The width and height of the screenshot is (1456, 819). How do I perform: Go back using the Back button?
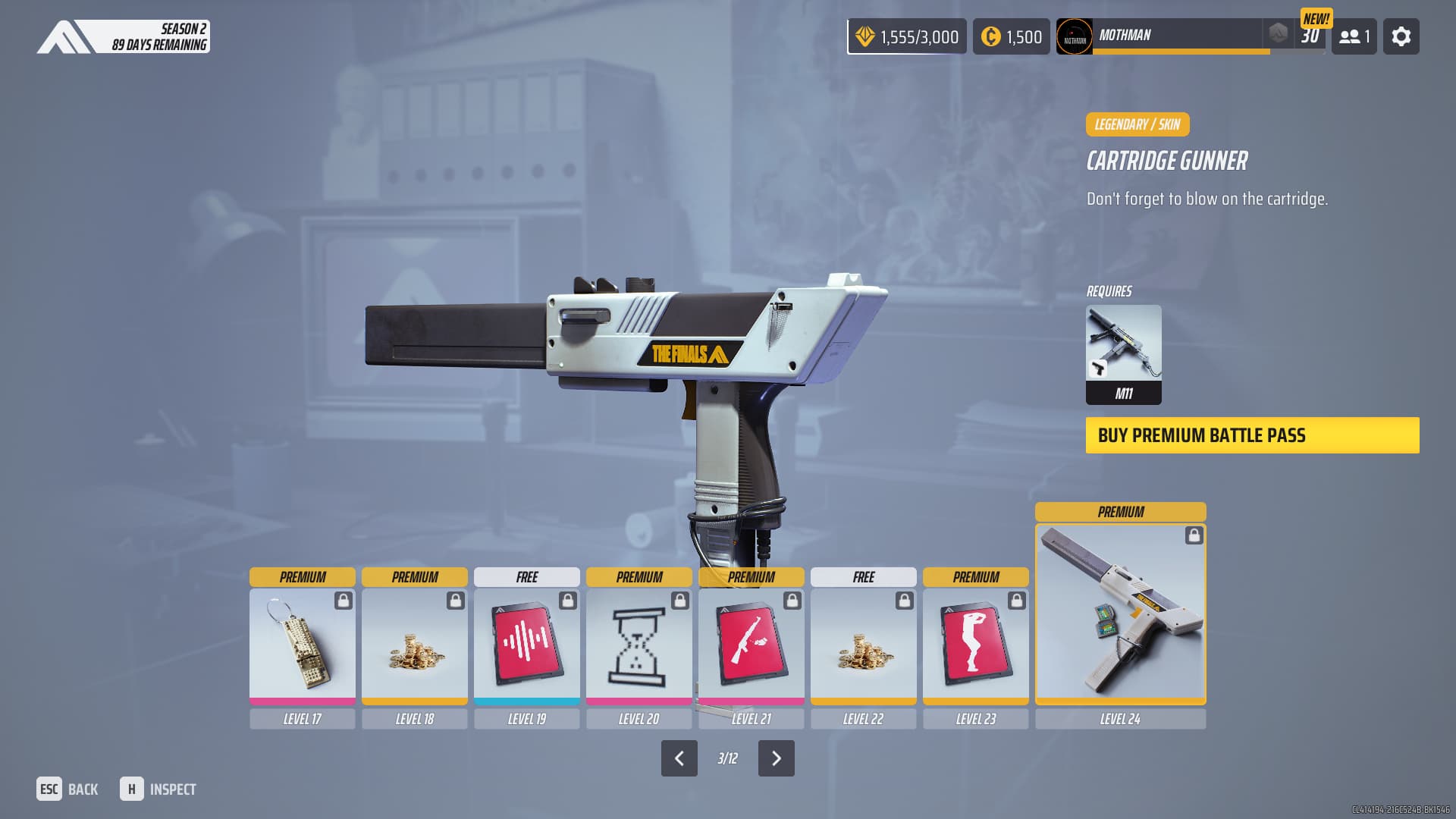(67, 789)
